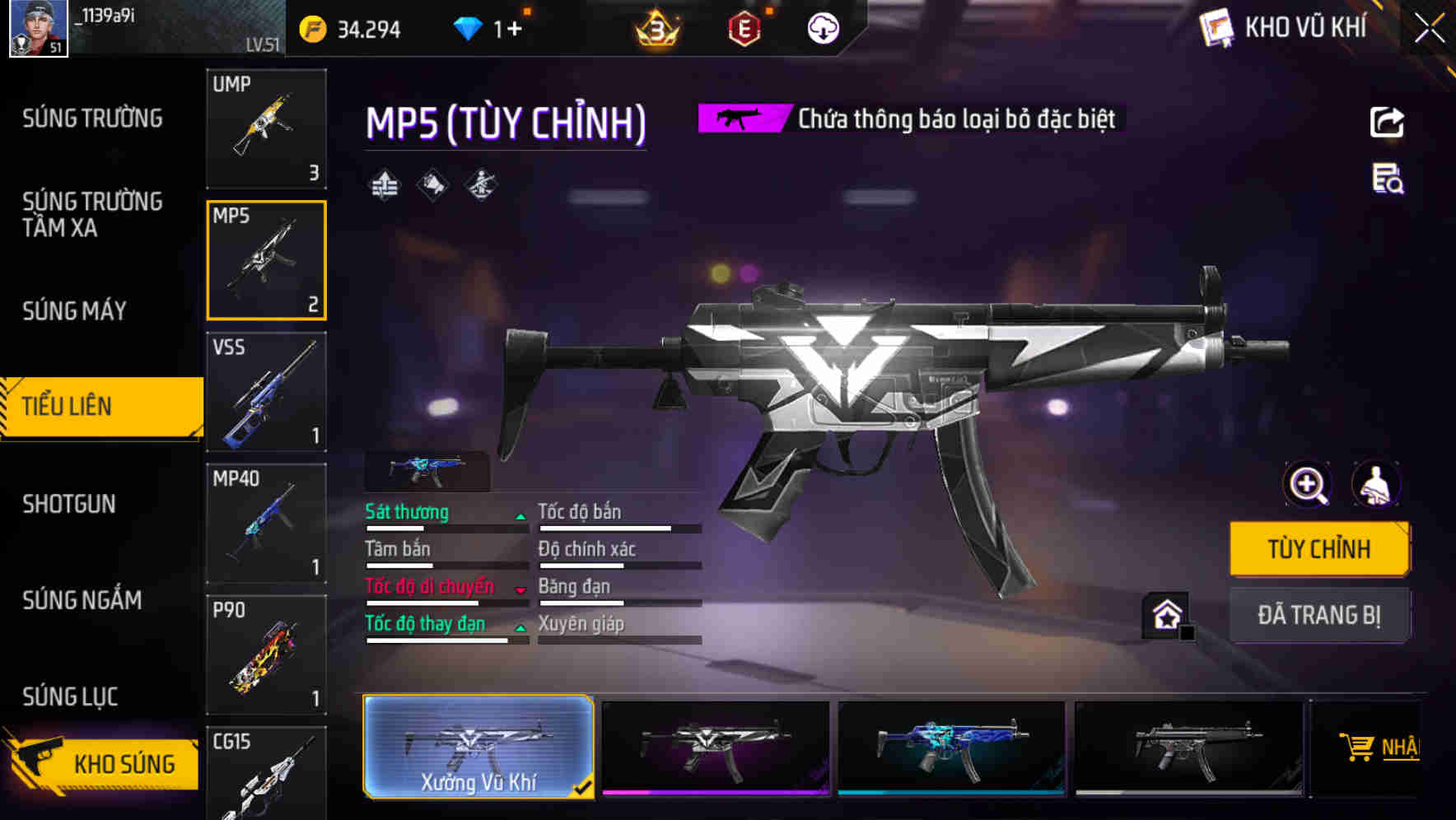This screenshot has height=820, width=1456.
Task: Zoom in on weapon with magnifier
Action: point(1307,484)
